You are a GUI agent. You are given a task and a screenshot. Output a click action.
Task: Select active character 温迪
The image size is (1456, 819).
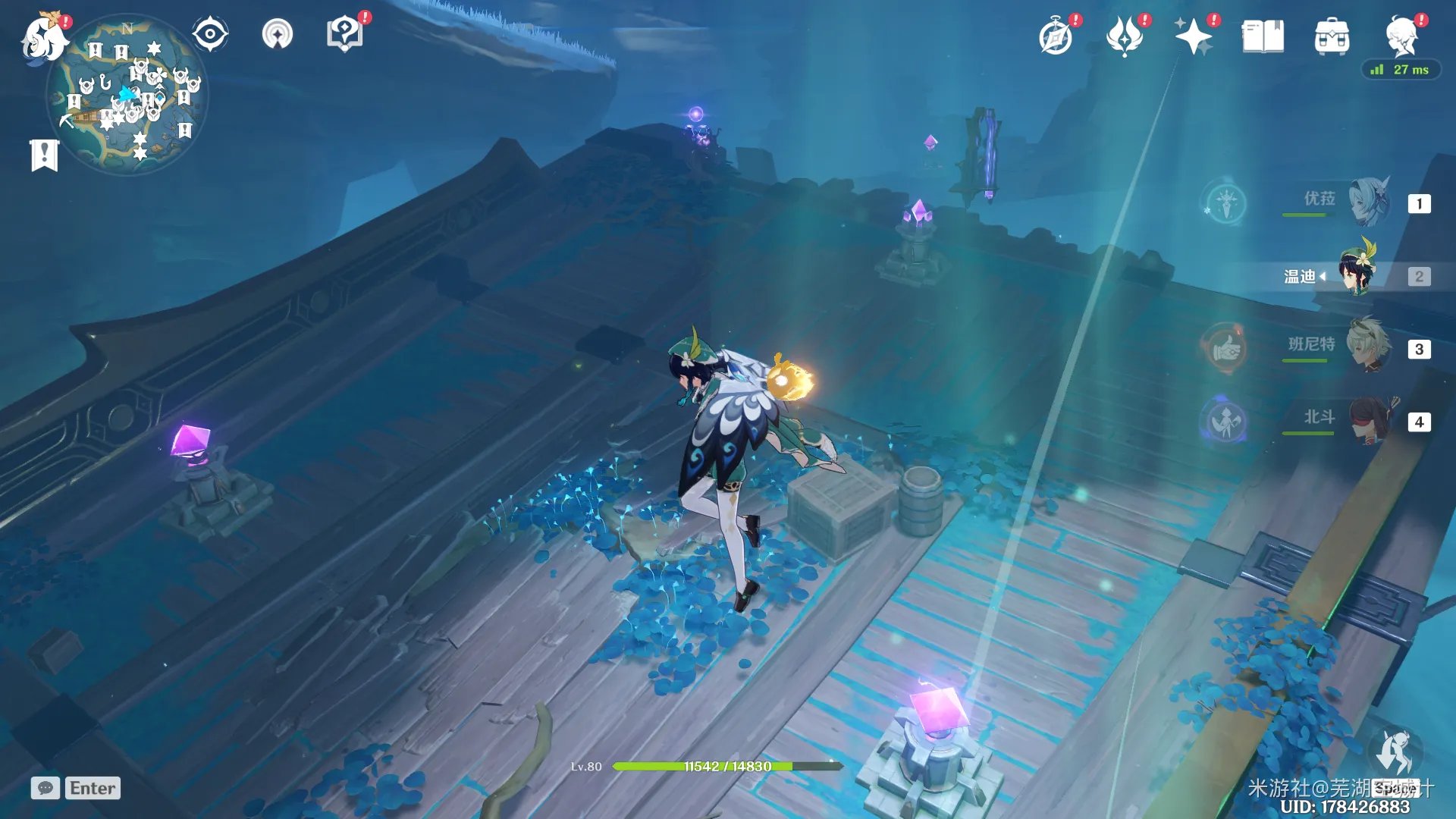coord(1357,276)
